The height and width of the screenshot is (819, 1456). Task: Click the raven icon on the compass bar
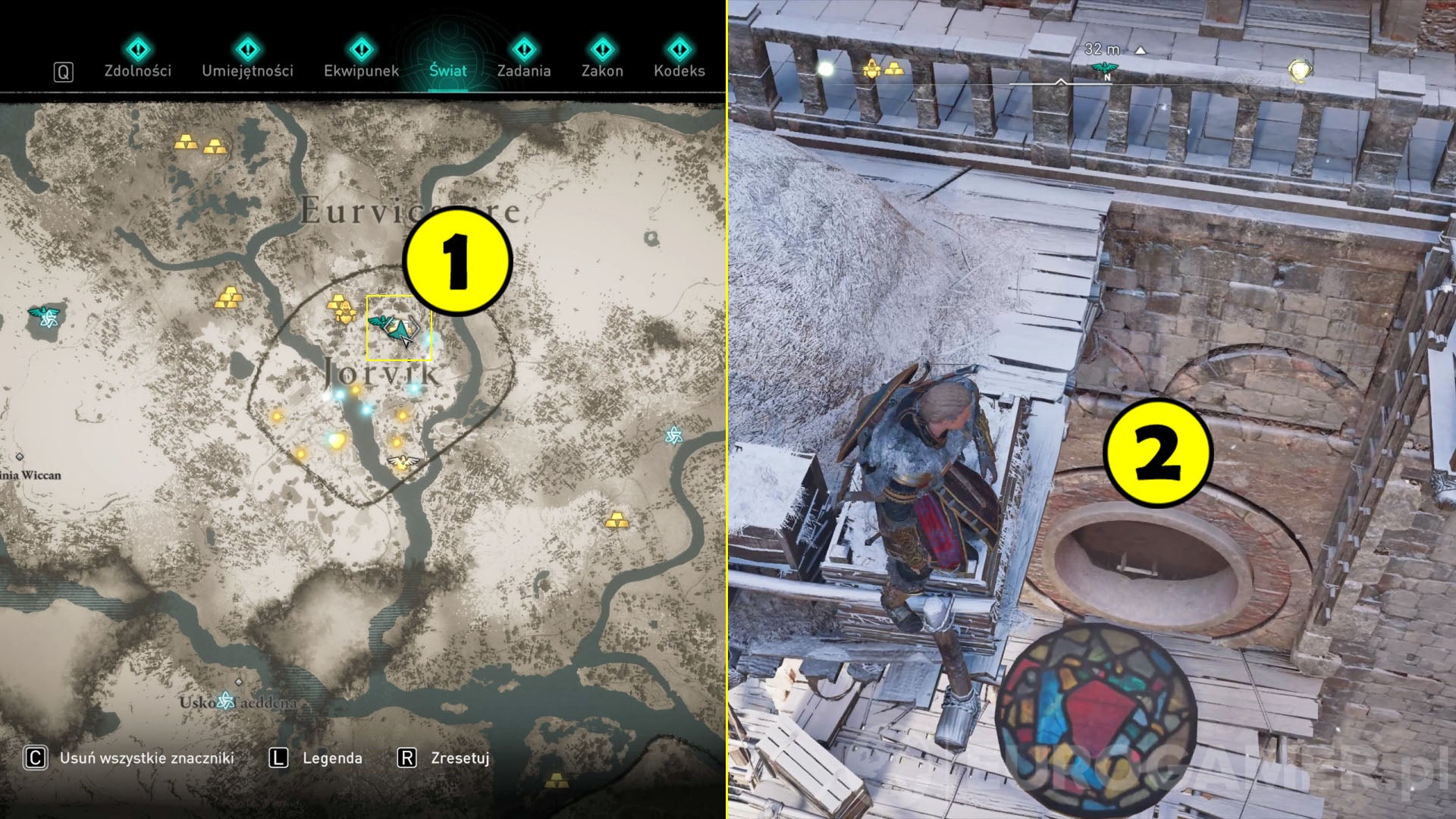tap(1106, 67)
